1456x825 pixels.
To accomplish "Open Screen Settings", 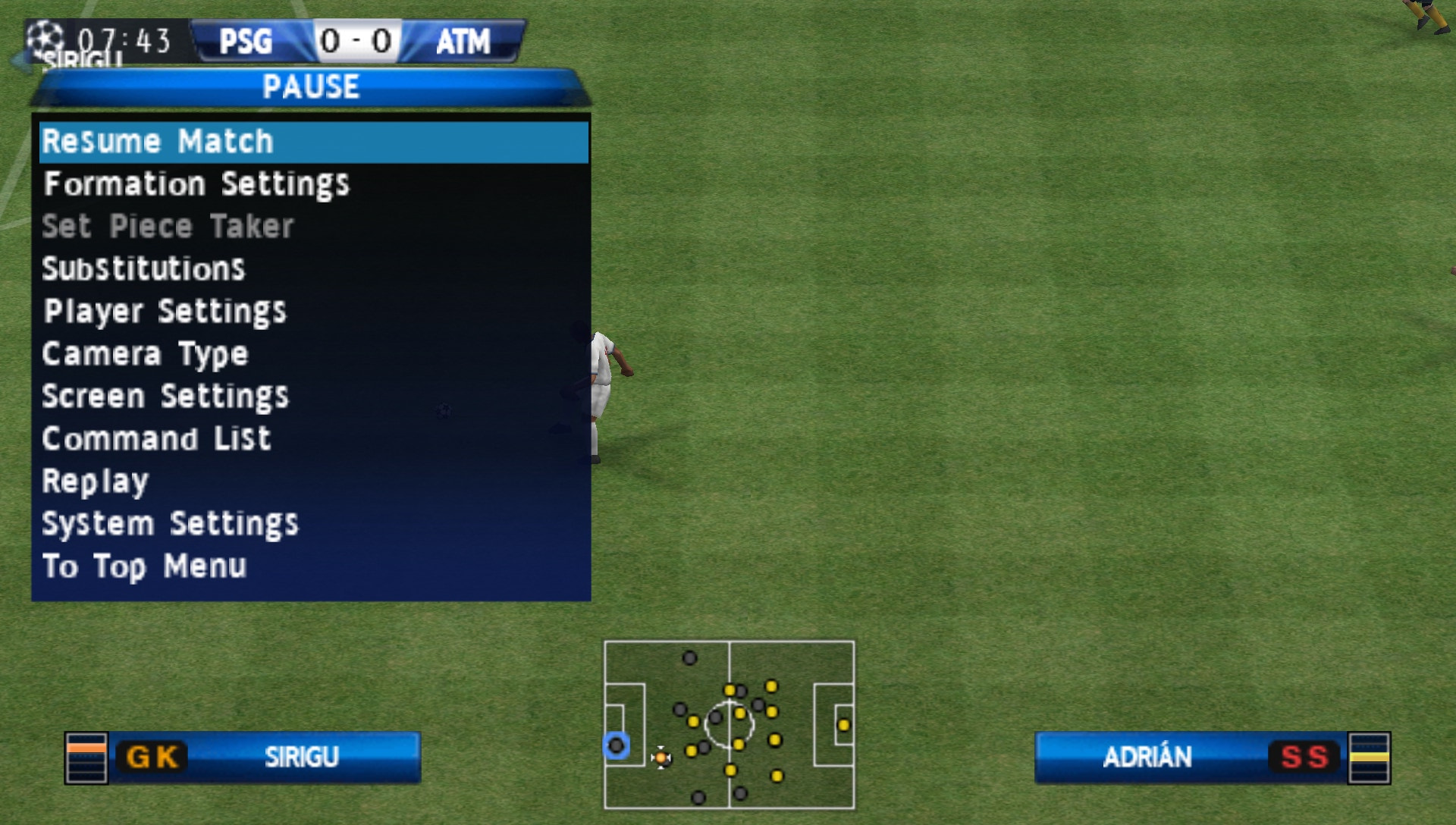I will coord(165,397).
